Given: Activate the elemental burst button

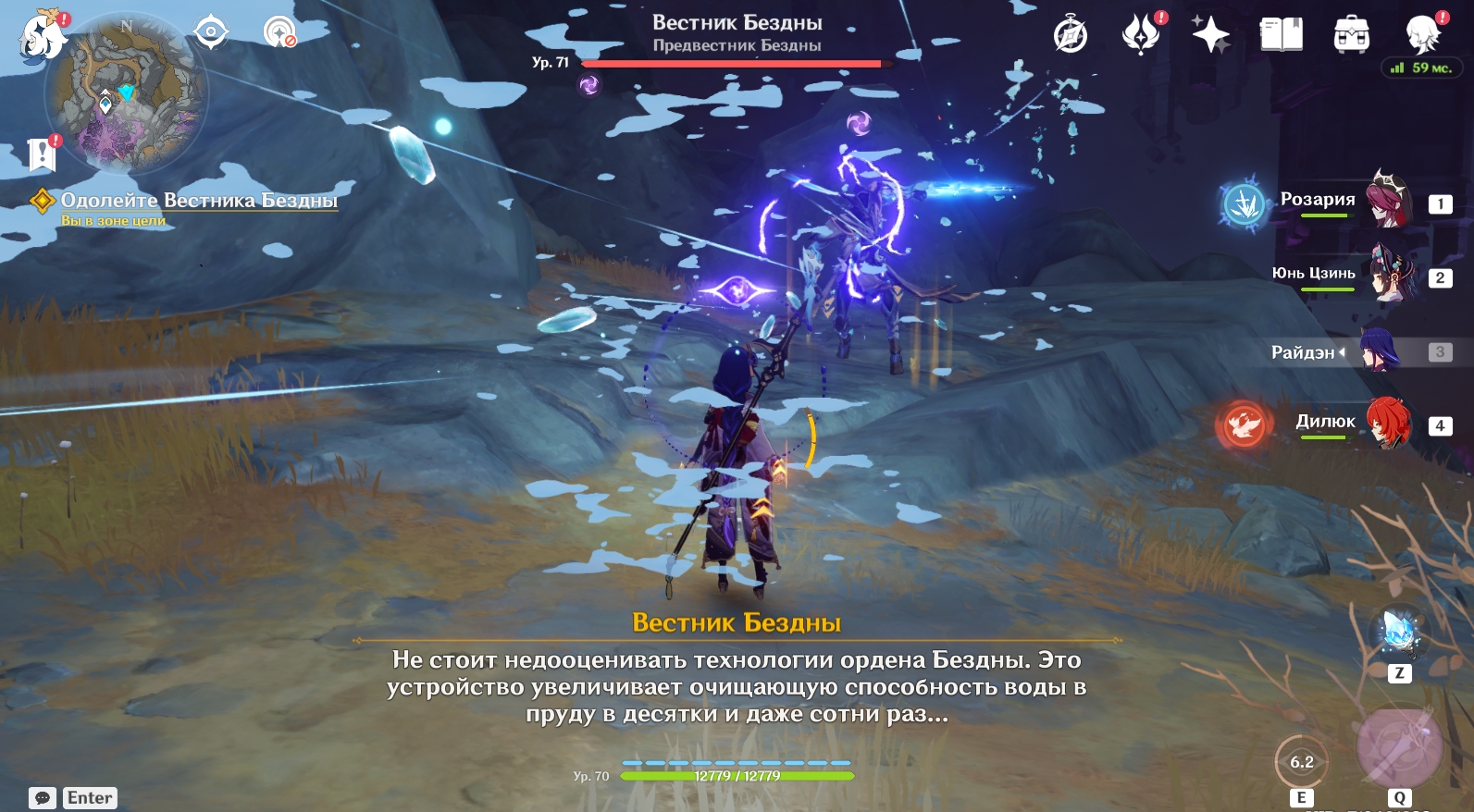Looking at the screenshot, I should click(1398, 748).
